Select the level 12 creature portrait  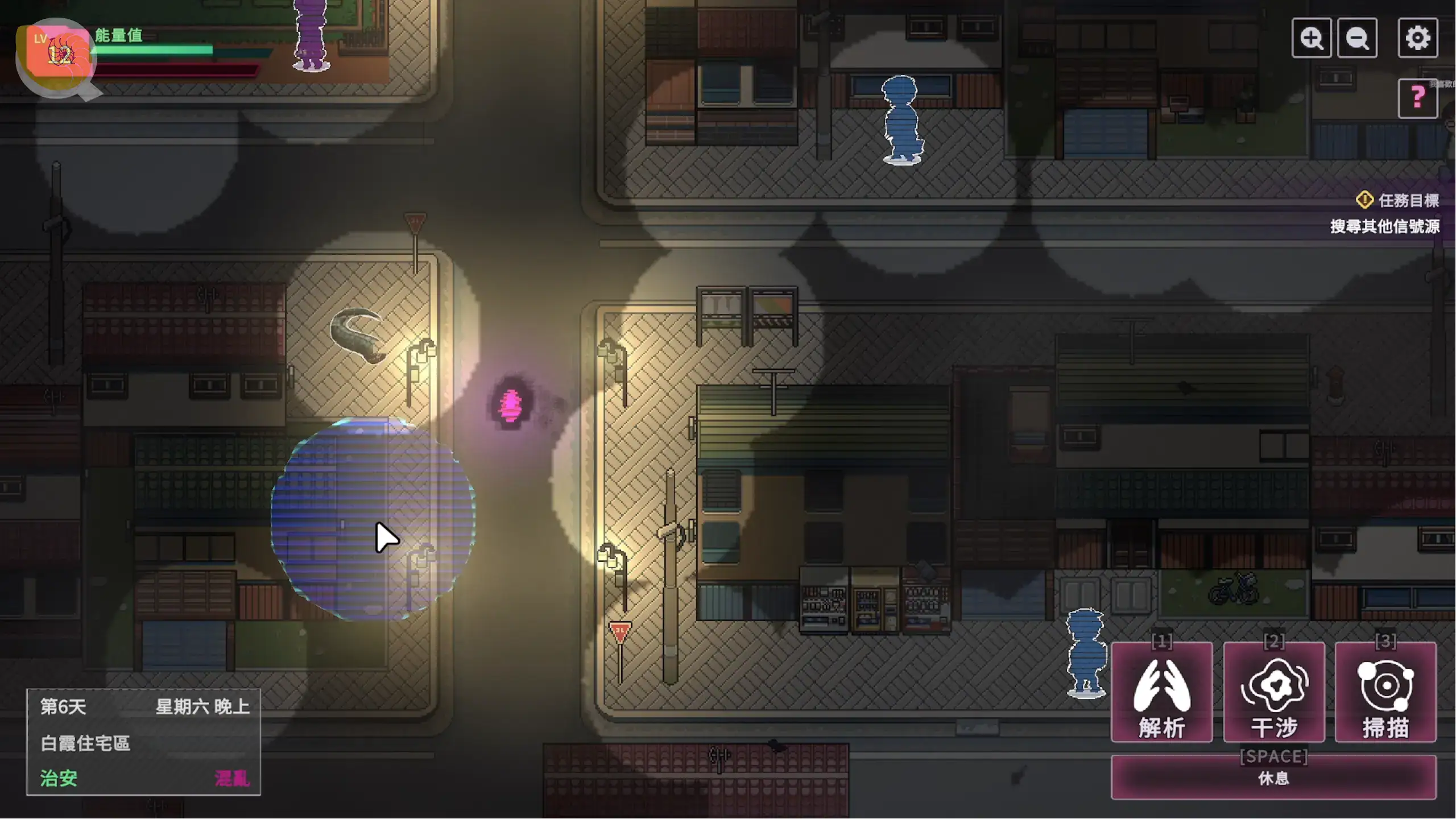(58, 54)
